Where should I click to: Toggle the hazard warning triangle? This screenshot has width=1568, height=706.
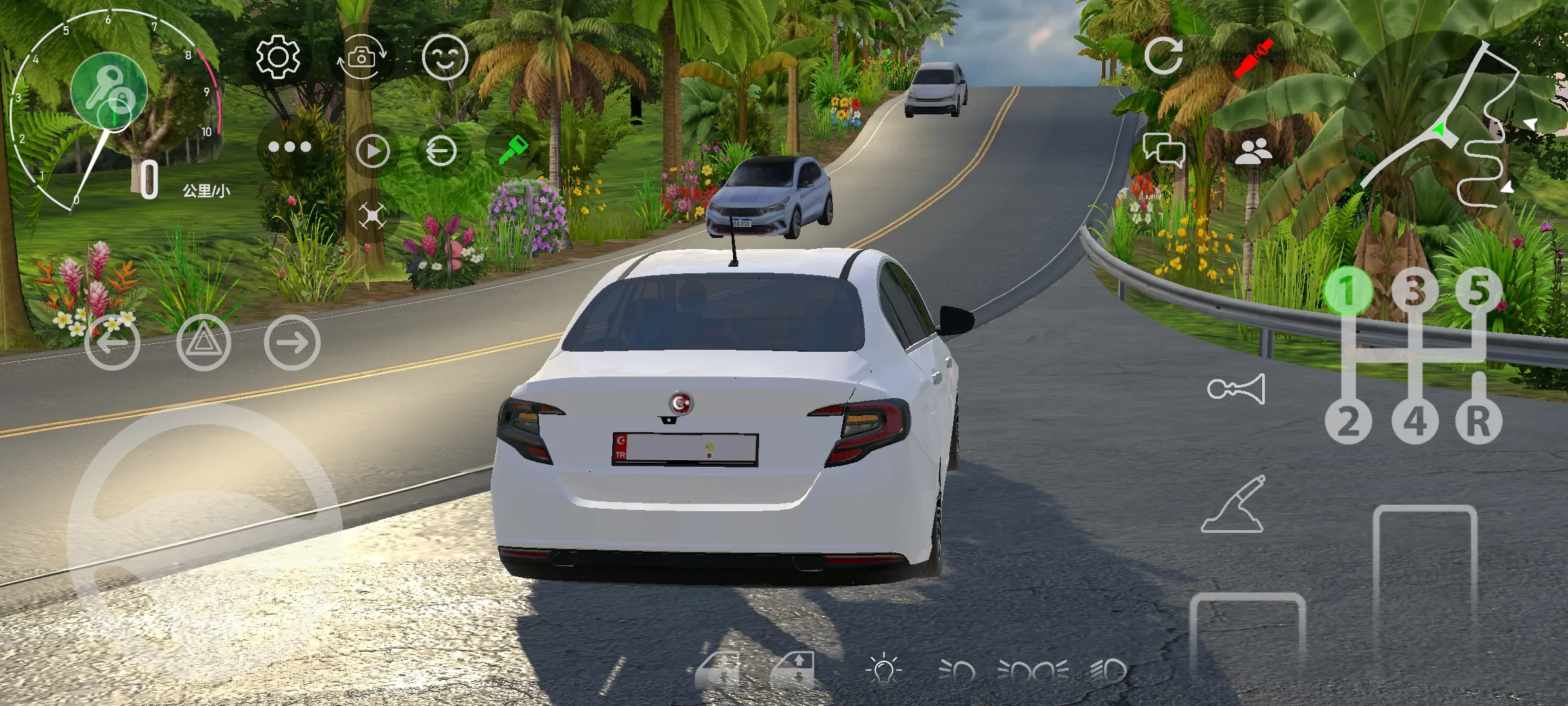pyautogui.click(x=203, y=342)
